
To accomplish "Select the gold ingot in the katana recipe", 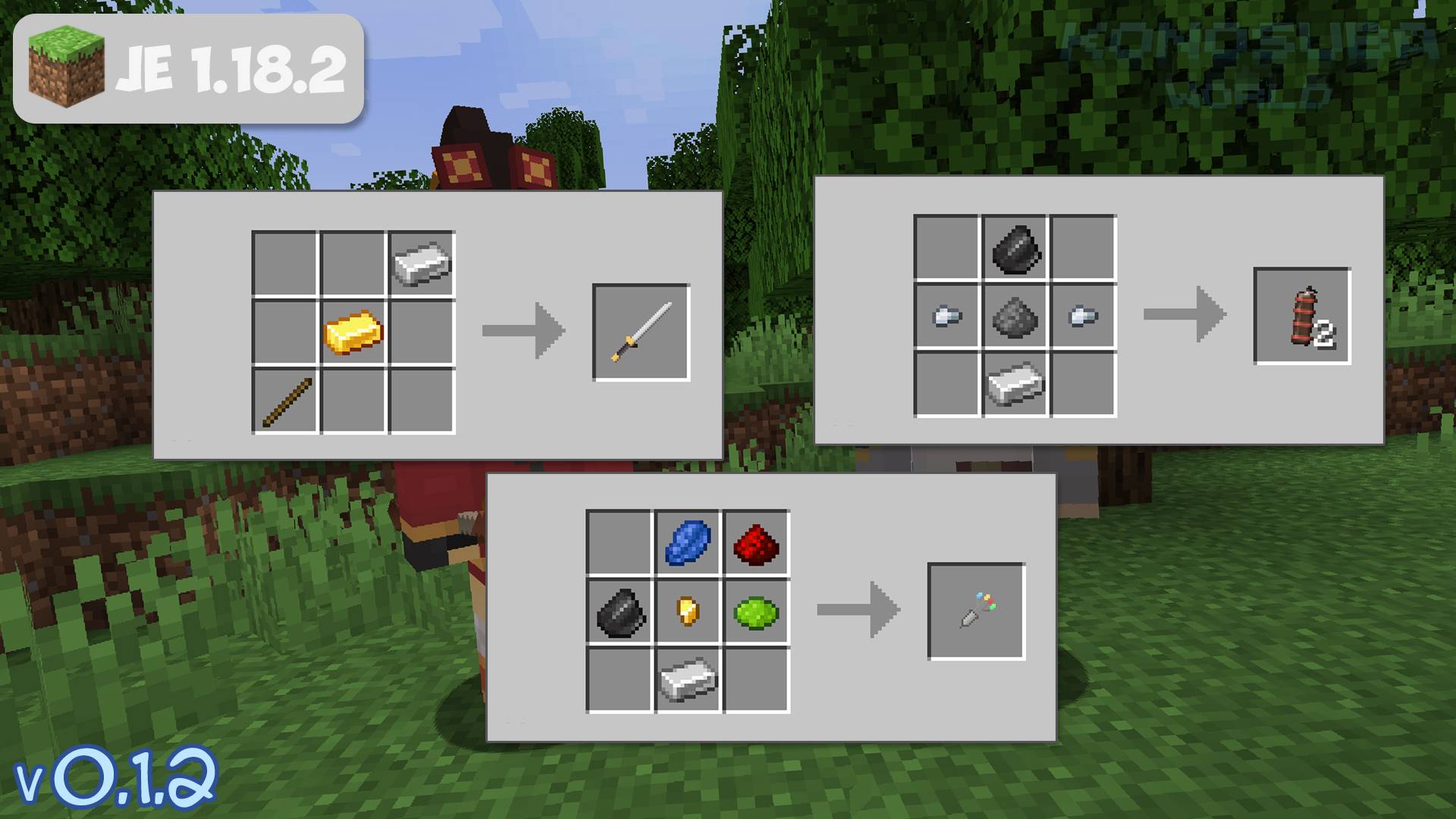I will tap(354, 330).
